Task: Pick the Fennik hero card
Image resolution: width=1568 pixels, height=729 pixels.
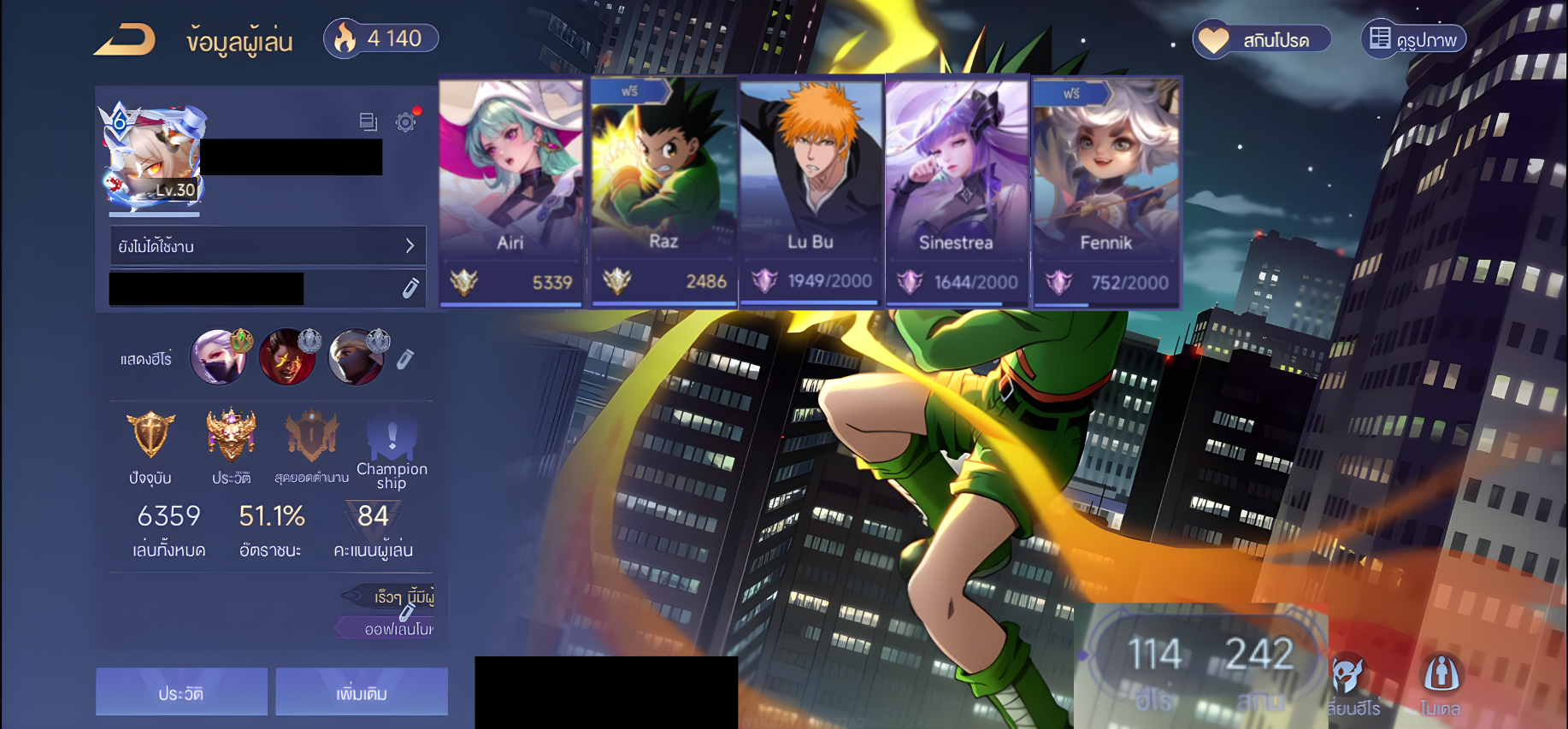Action: tap(1105, 192)
